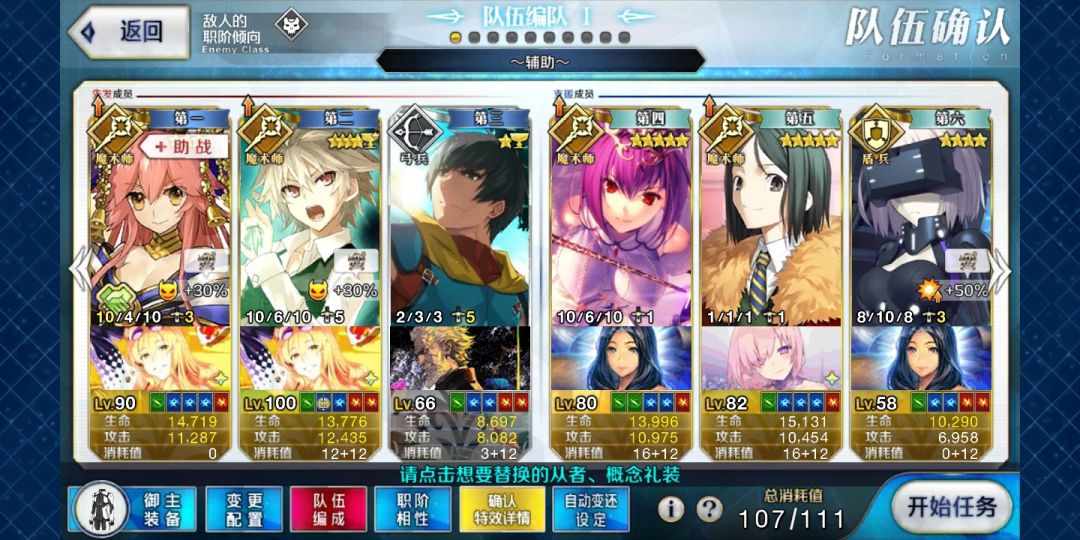This screenshot has height=540, width=1080.
Task: Open 确认特效详情 effect details
Action: click(502, 508)
